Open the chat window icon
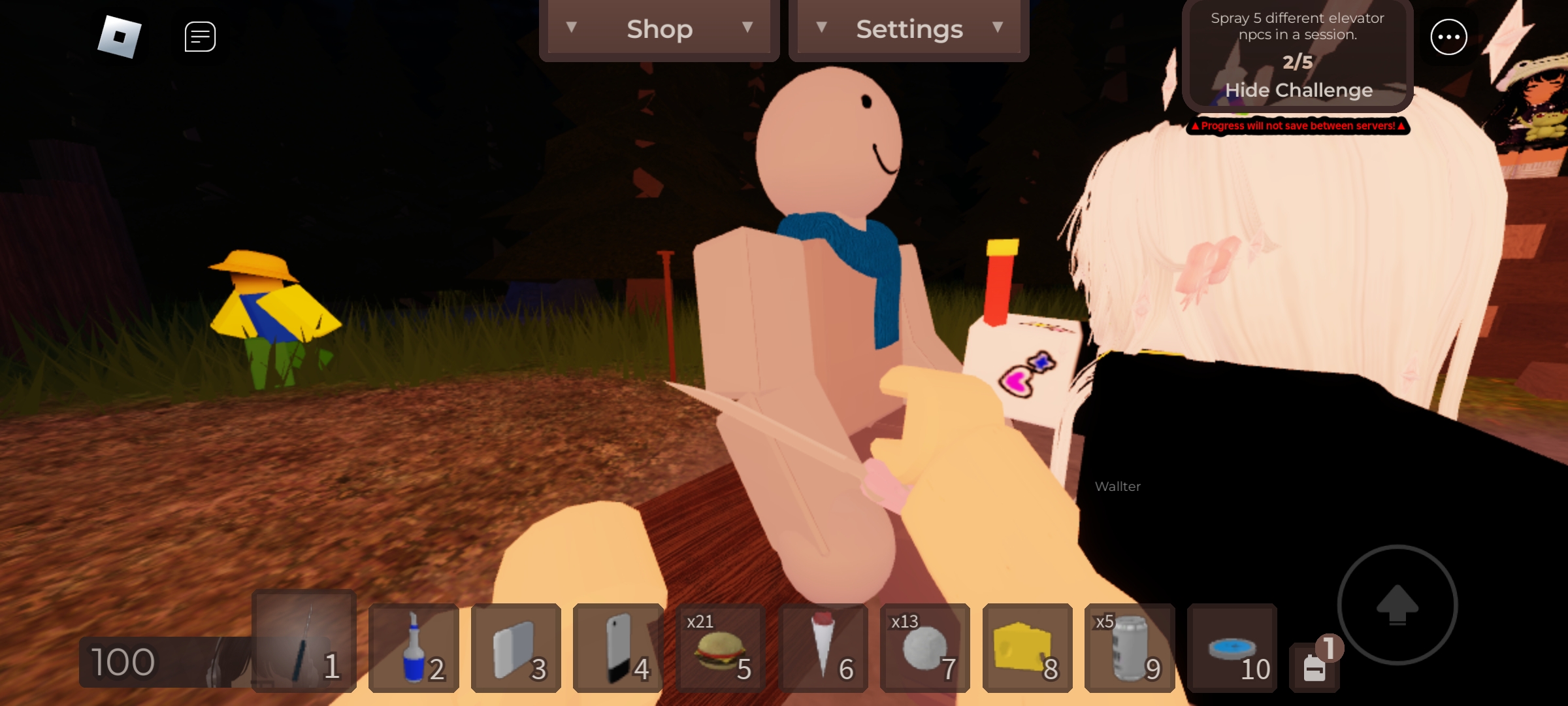Image resolution: width=1568 pixels, height=706 pixels. coord(200,37)
